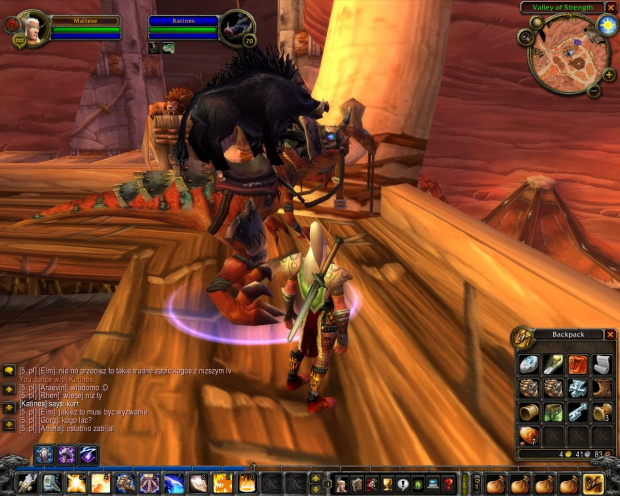
Task: Click the Katines target portrait
Action: click(x=236, y=26)
